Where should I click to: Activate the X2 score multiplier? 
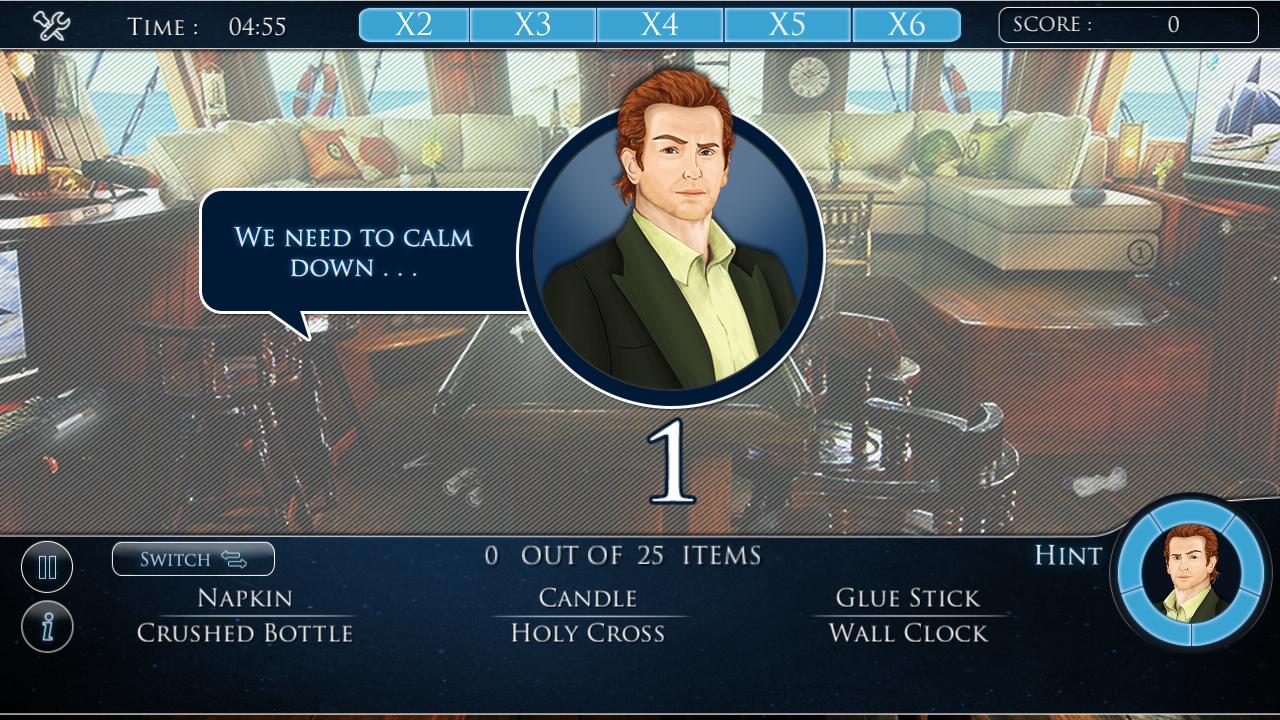(x=413, y=23)
